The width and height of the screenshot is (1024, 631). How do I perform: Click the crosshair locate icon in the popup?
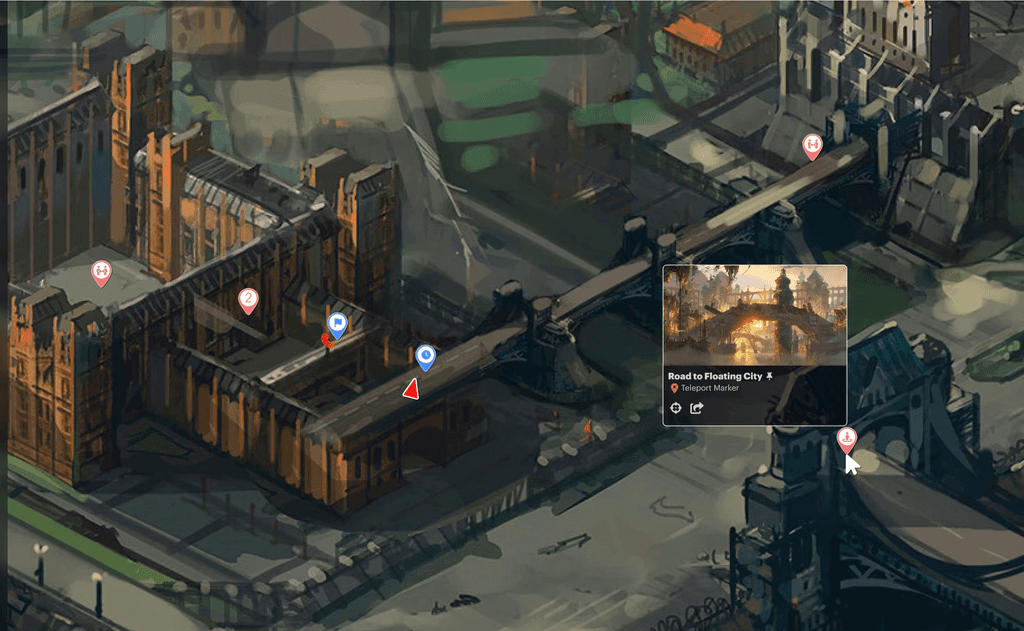pyautogui.click(x=675, y=408)
